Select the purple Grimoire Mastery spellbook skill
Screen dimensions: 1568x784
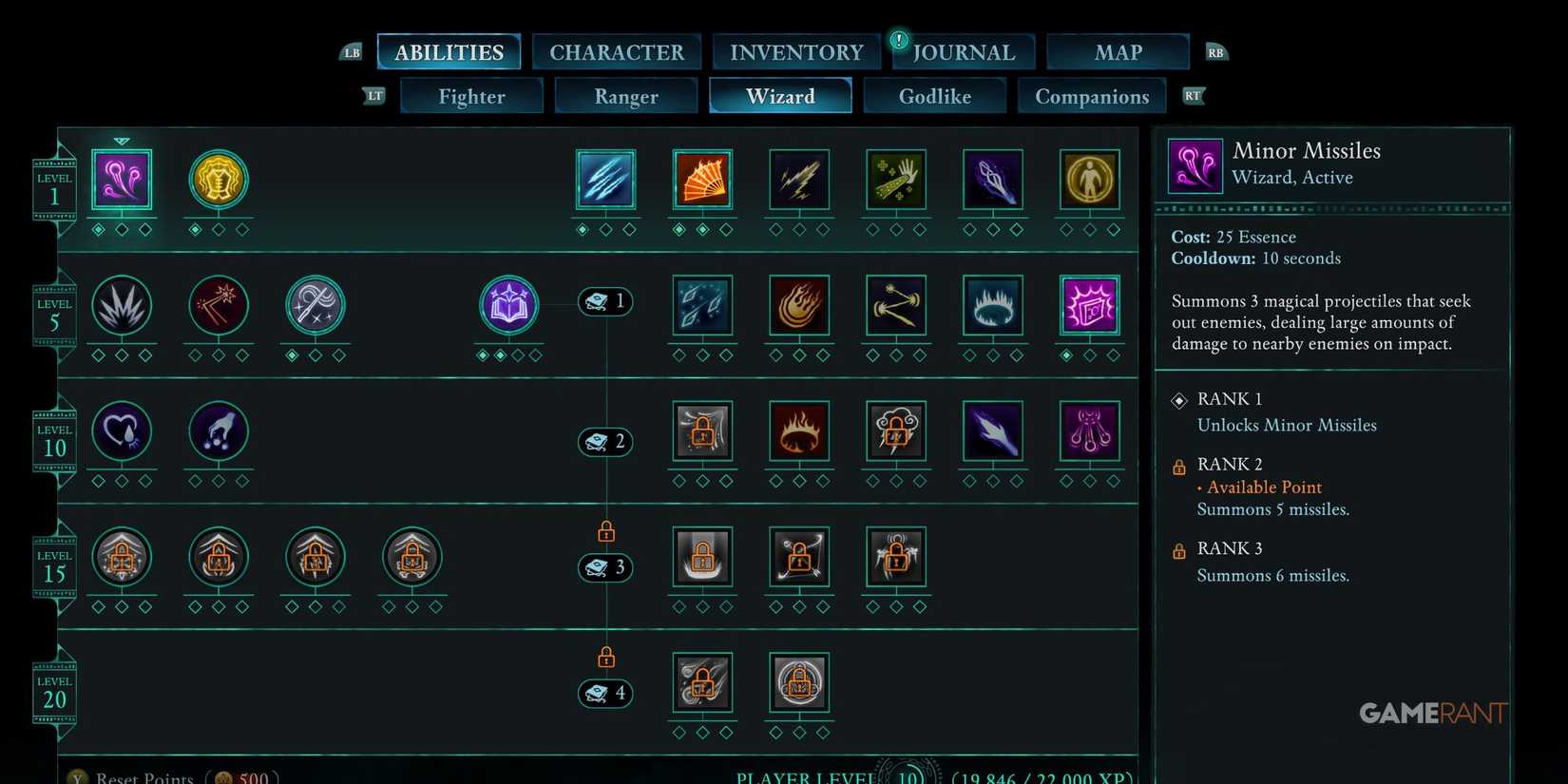(508, 304)
